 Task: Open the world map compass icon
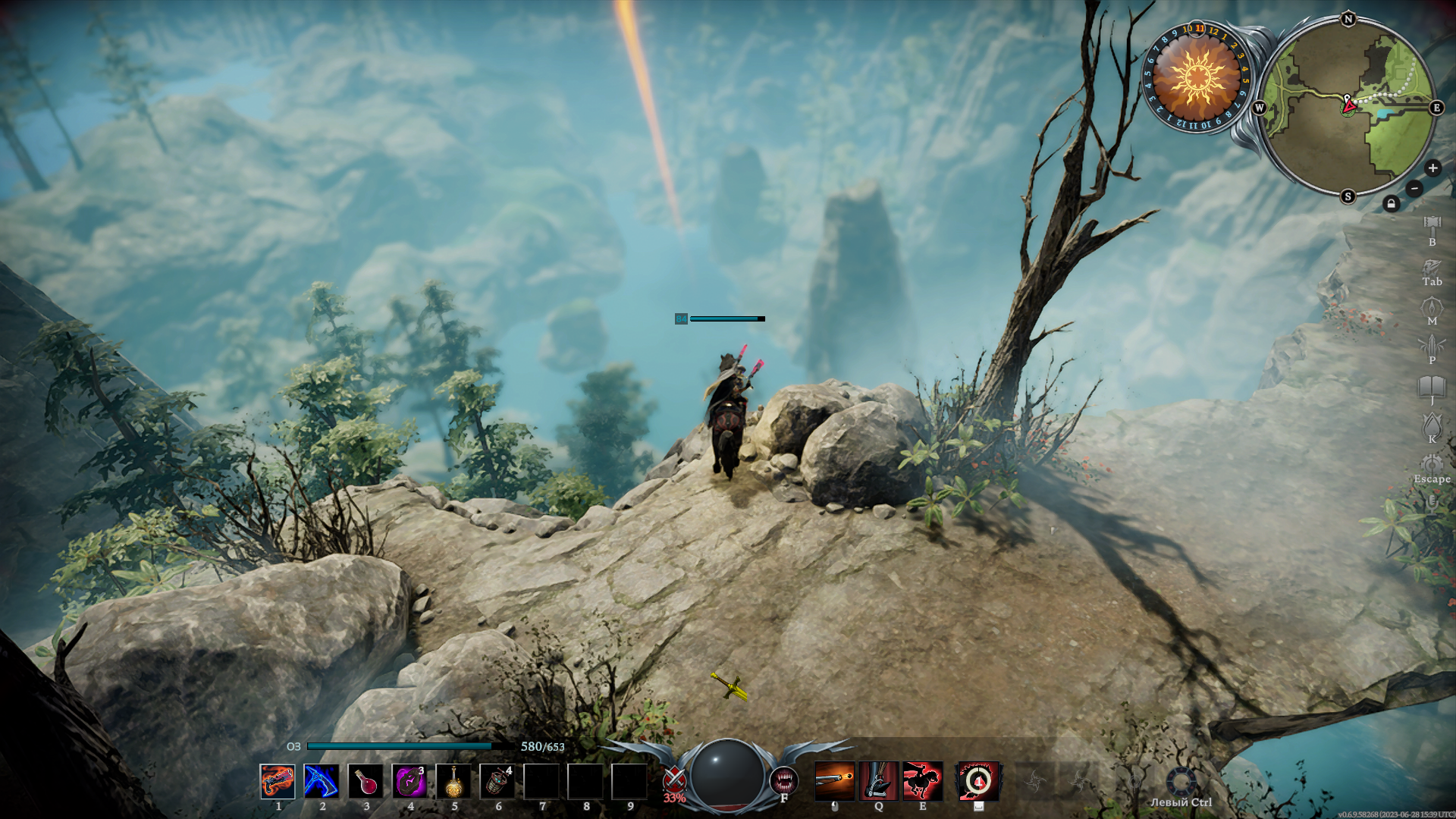click(x=1432, y=307)
